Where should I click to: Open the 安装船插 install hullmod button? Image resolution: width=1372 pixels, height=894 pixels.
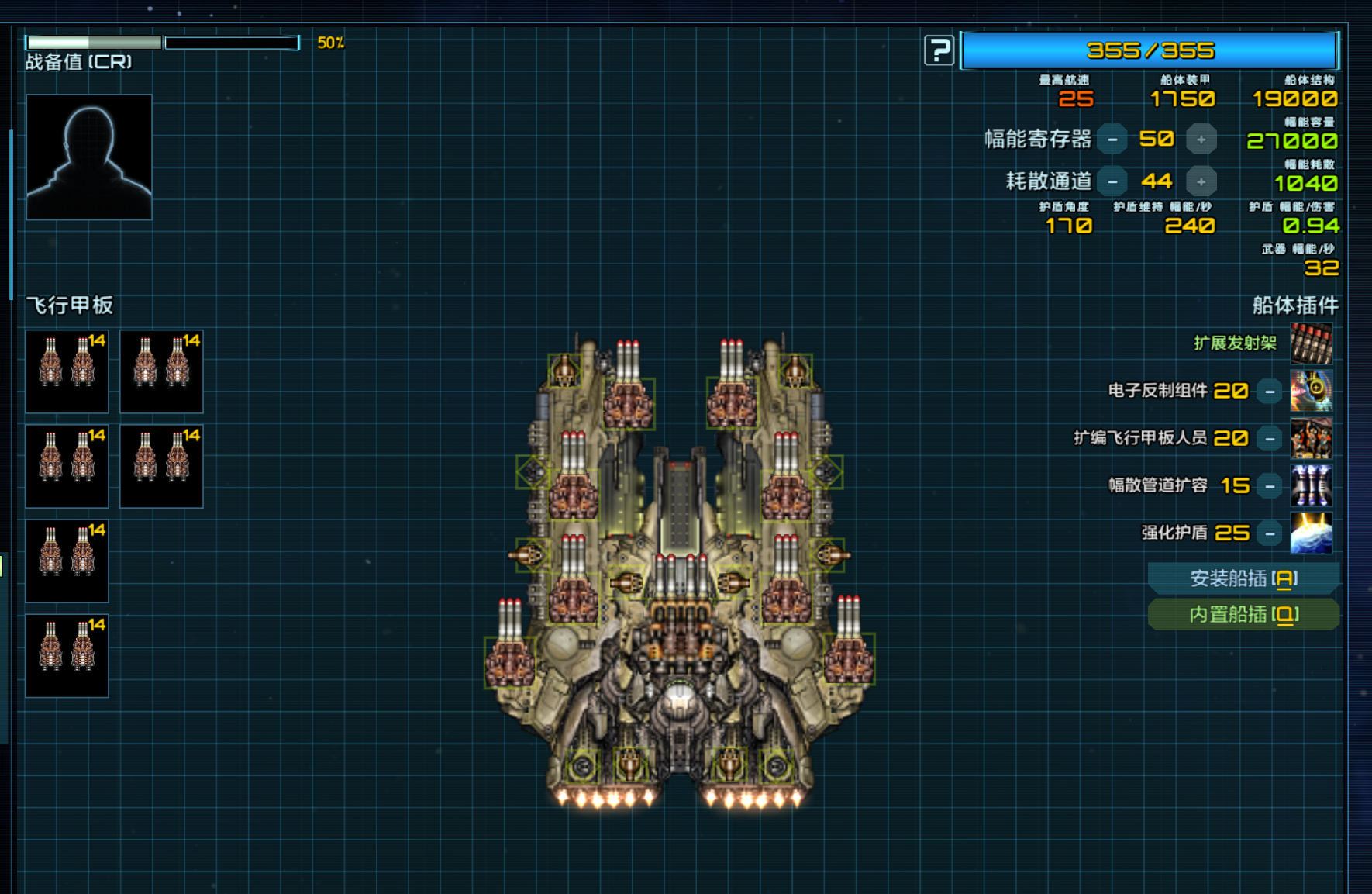(1243, 578)
